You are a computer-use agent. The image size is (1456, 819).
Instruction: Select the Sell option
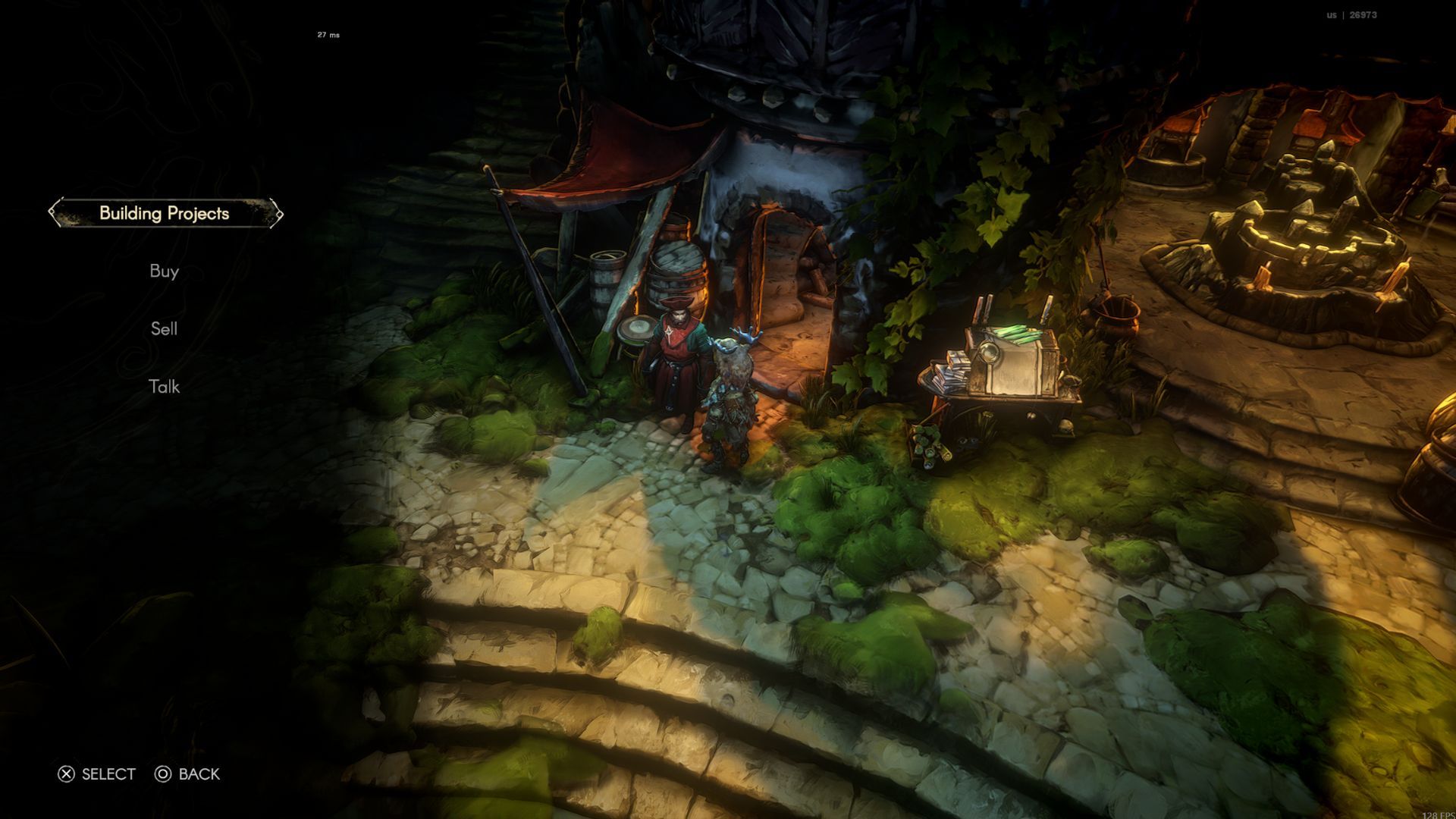pyautogui.click(x=165, y=329)
